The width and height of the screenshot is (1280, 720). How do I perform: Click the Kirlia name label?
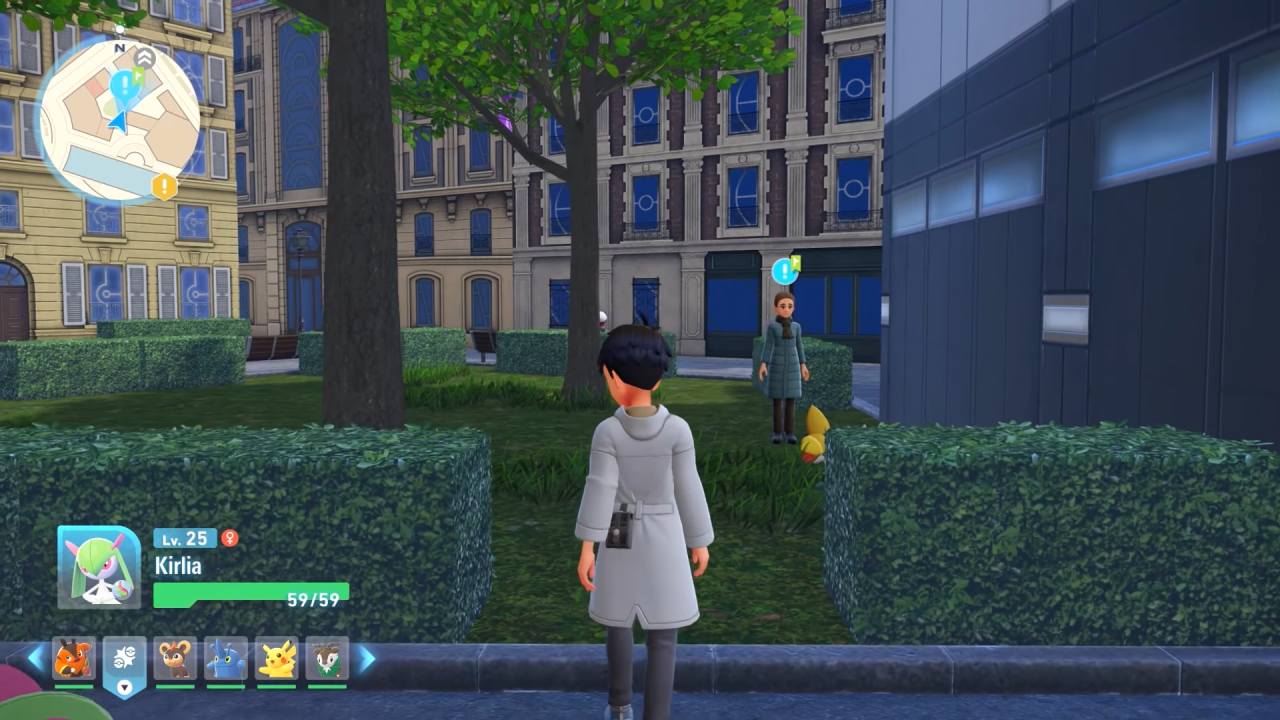(176, 565)
